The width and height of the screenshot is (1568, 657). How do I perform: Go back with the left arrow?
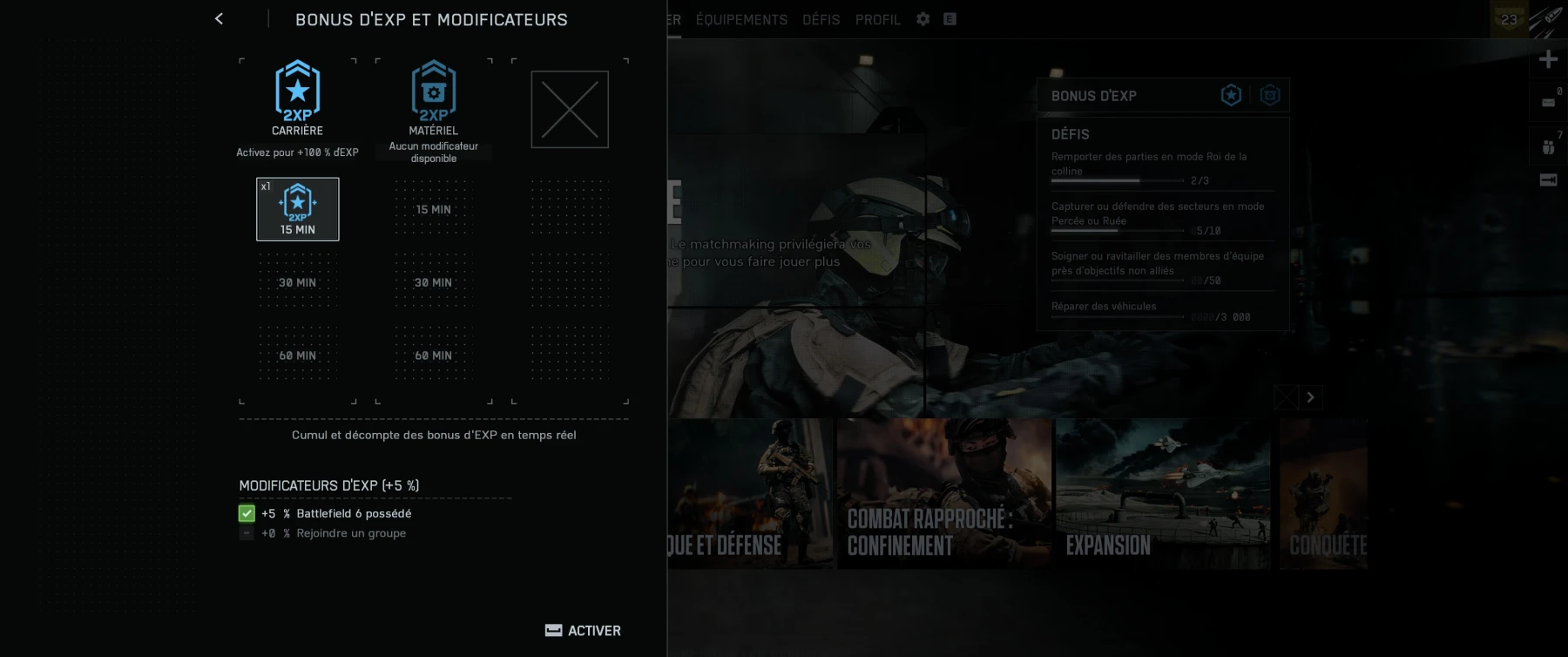click(219, 18)
